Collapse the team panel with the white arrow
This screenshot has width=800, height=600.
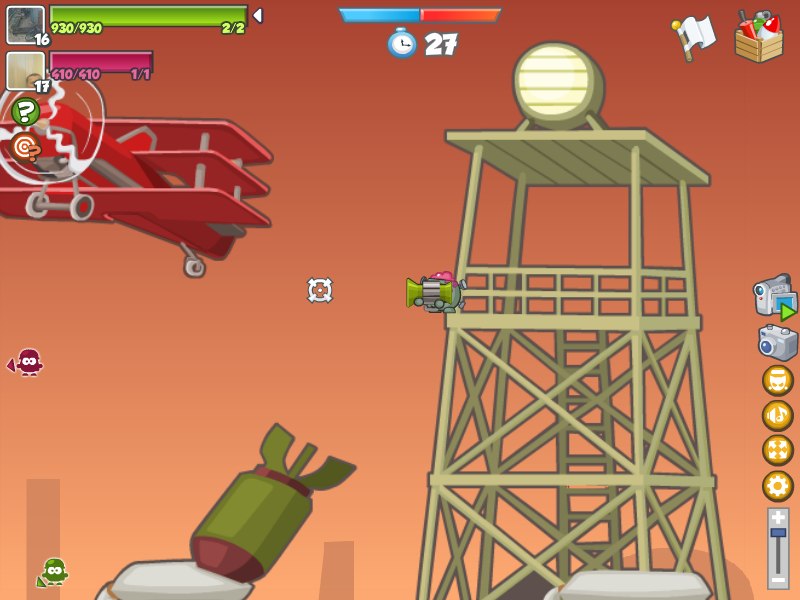click(258, 15)
